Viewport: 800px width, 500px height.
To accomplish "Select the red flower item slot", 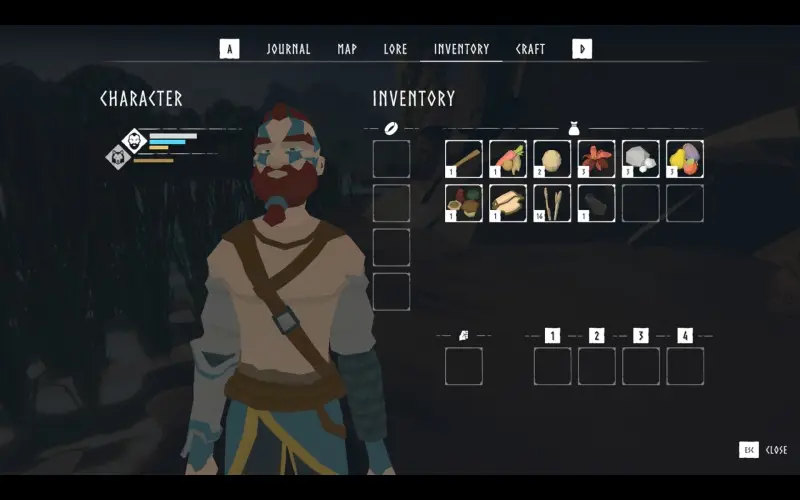I will [x=596, y=159].
